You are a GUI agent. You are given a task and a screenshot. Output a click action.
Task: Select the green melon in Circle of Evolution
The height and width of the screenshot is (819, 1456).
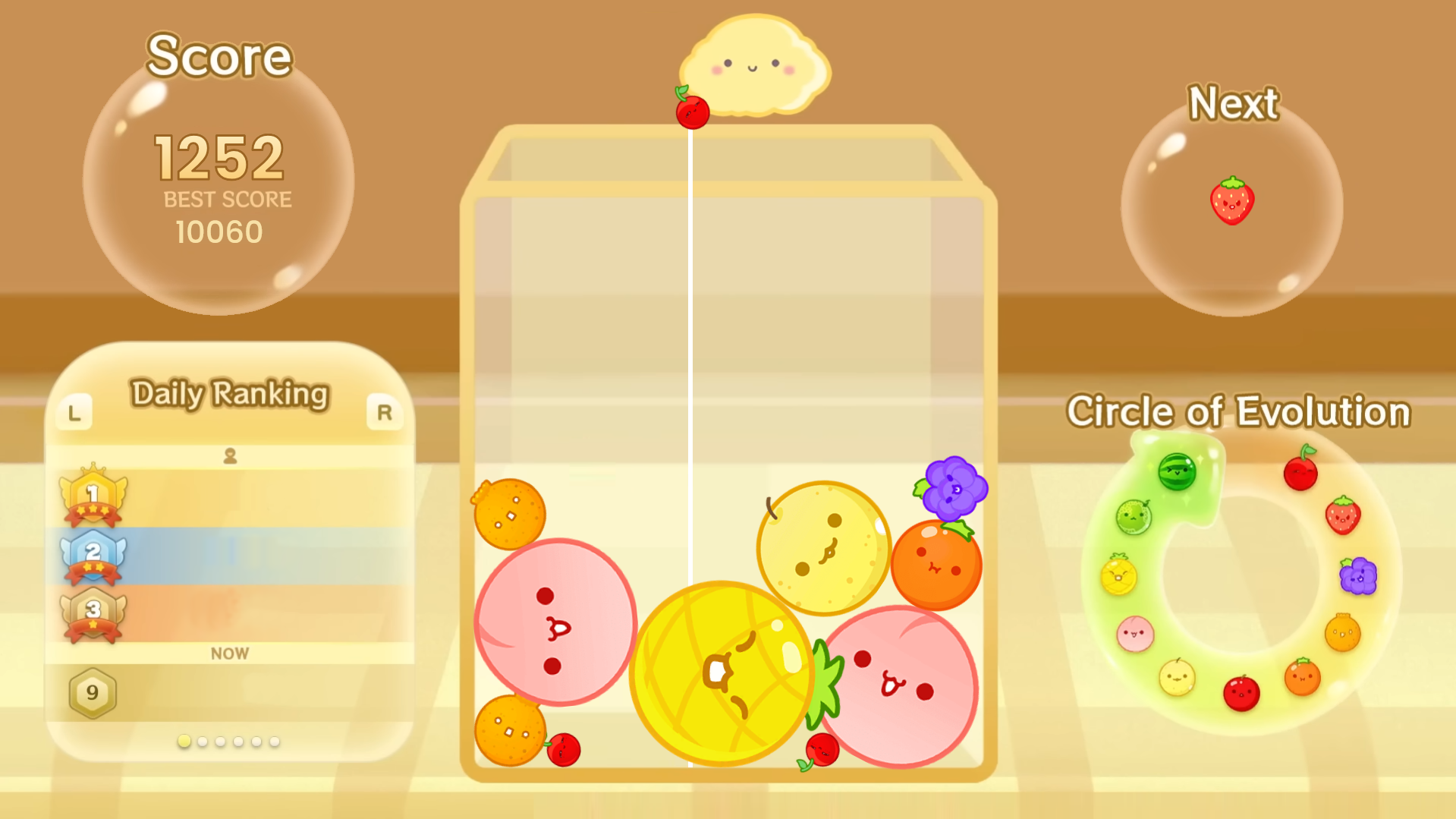[1134, 518]
